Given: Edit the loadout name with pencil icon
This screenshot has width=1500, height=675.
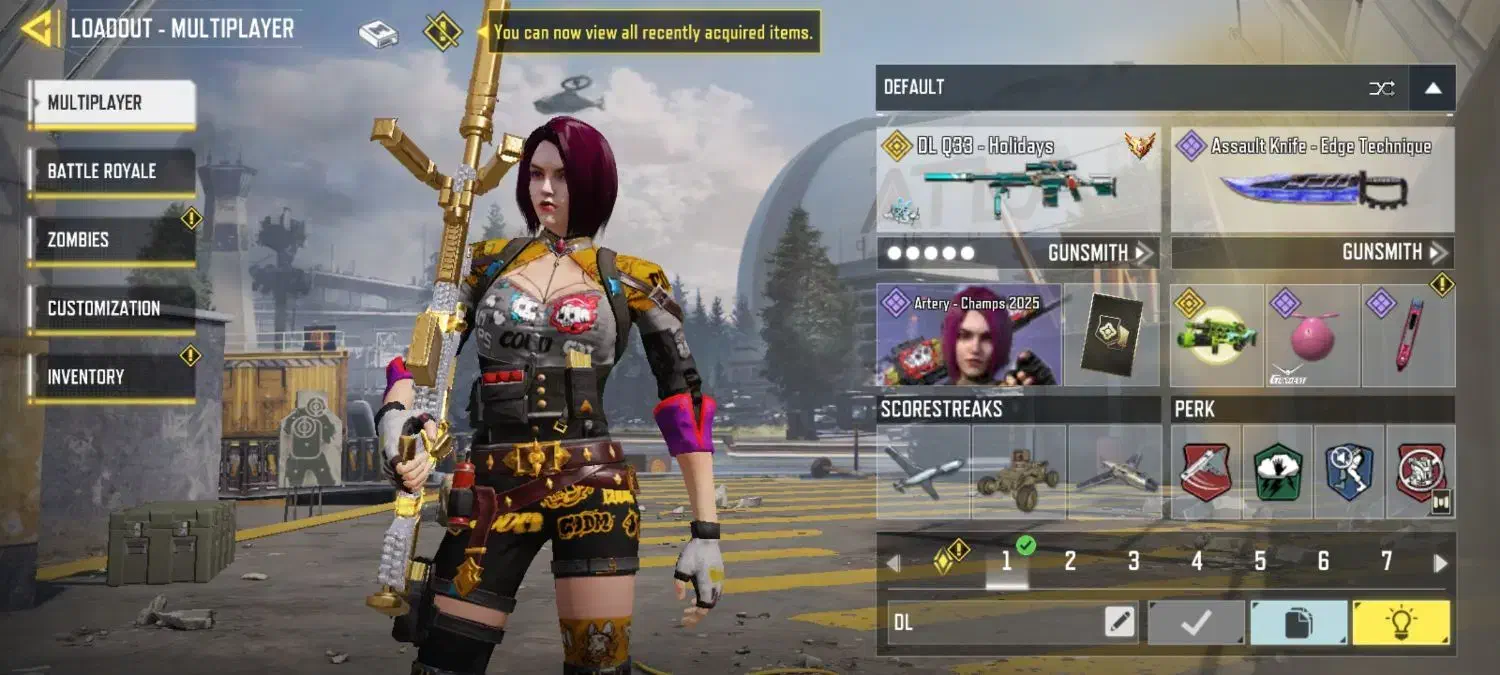Looking at the screenshot, I should pyautogui.click(x=1120, y=623).
